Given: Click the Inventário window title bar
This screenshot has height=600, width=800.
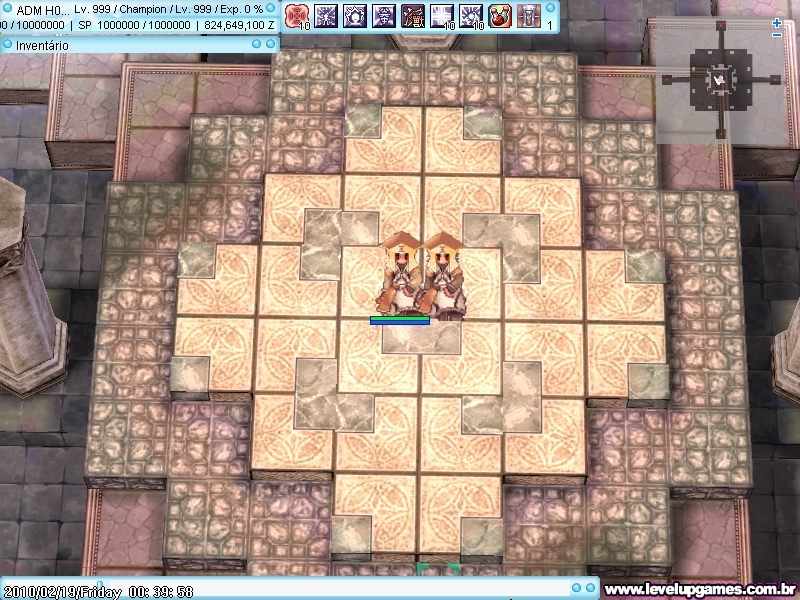Looking at the screenshot, I should click(120, 45).
